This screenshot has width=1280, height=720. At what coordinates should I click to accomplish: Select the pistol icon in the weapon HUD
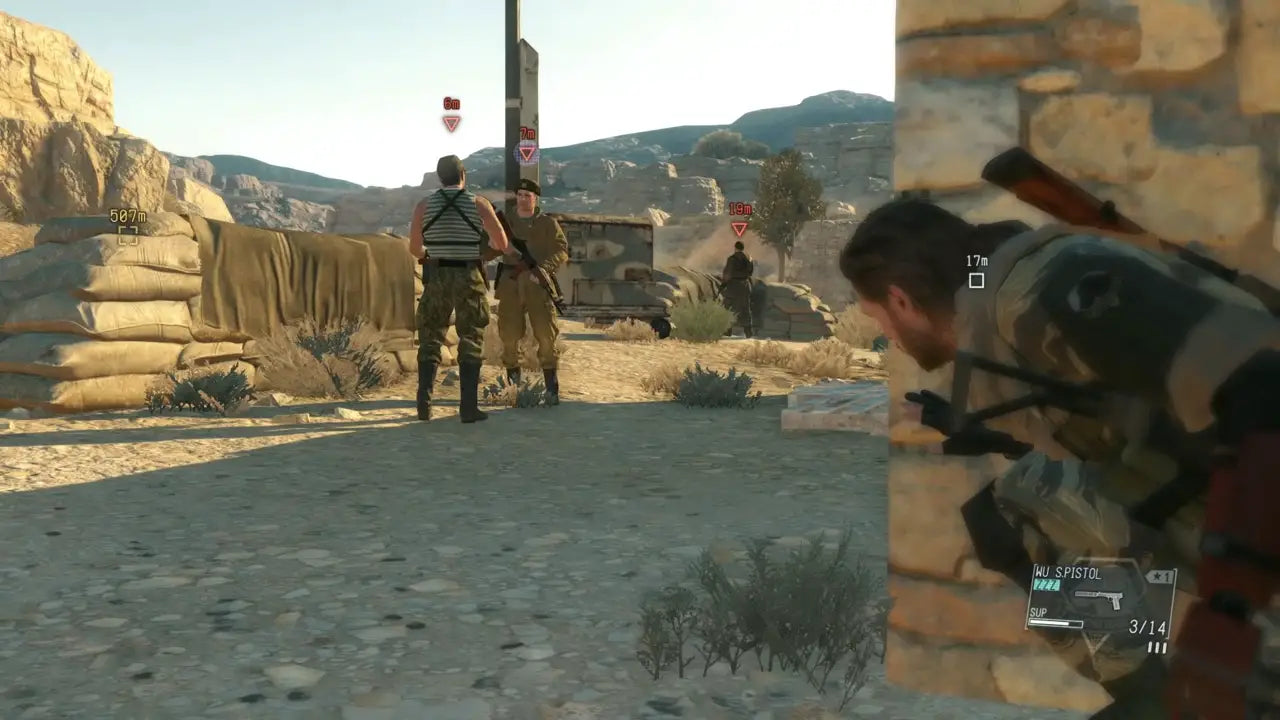(x=1099, y=597)
